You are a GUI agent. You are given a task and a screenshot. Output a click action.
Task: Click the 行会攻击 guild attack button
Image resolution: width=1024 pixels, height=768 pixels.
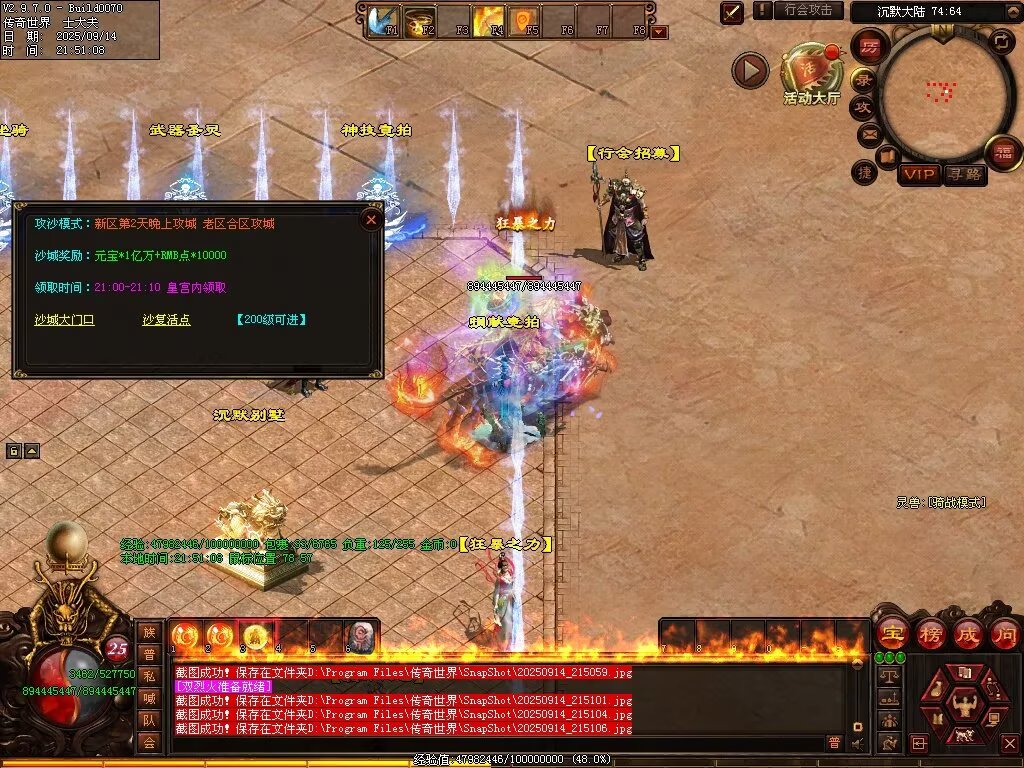(808, 10)
